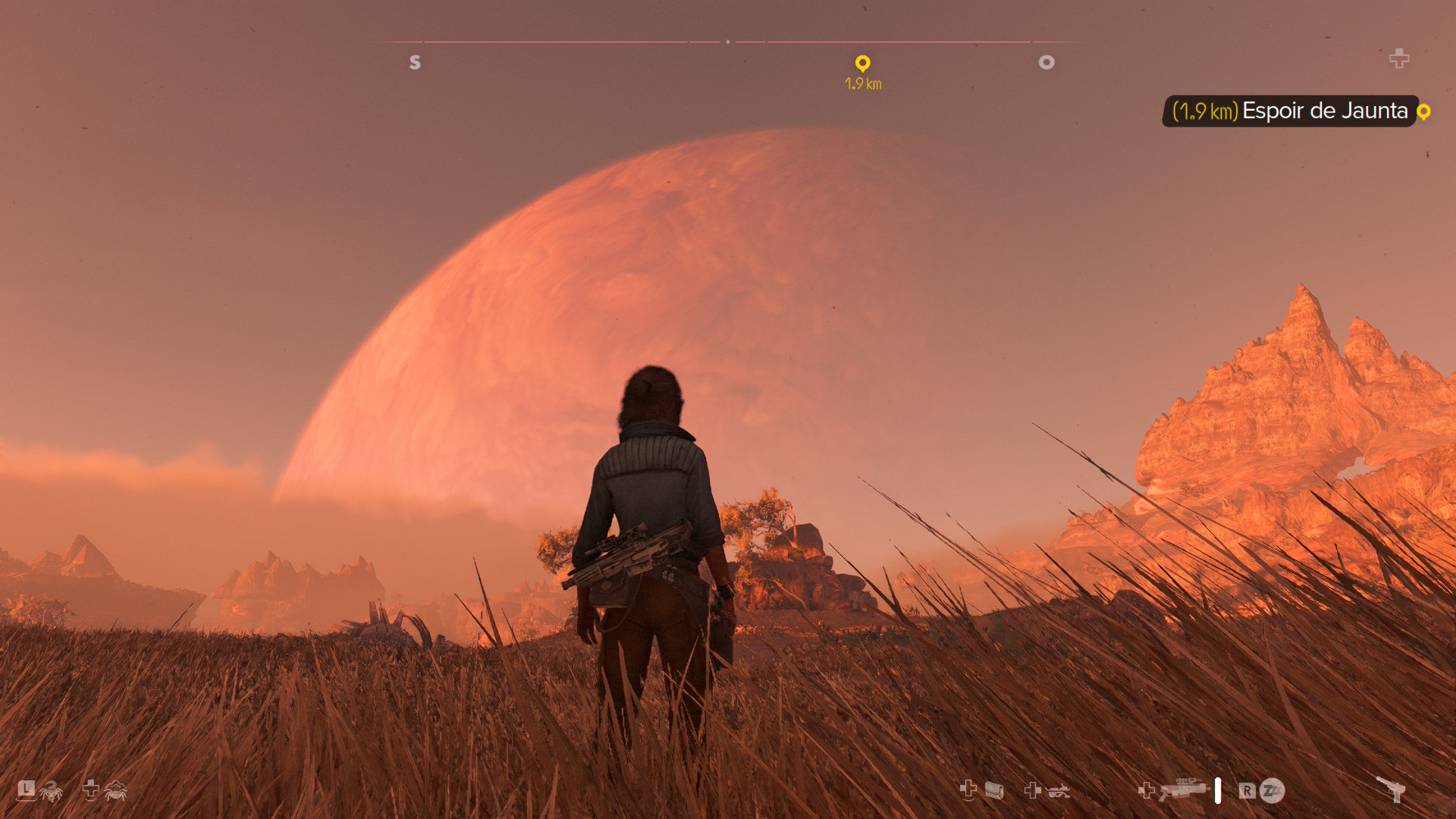This screenshot has height=819, width=1456.
Task: Select the Espoir de Jaunta objective tracker
Action: [1289, 111]
